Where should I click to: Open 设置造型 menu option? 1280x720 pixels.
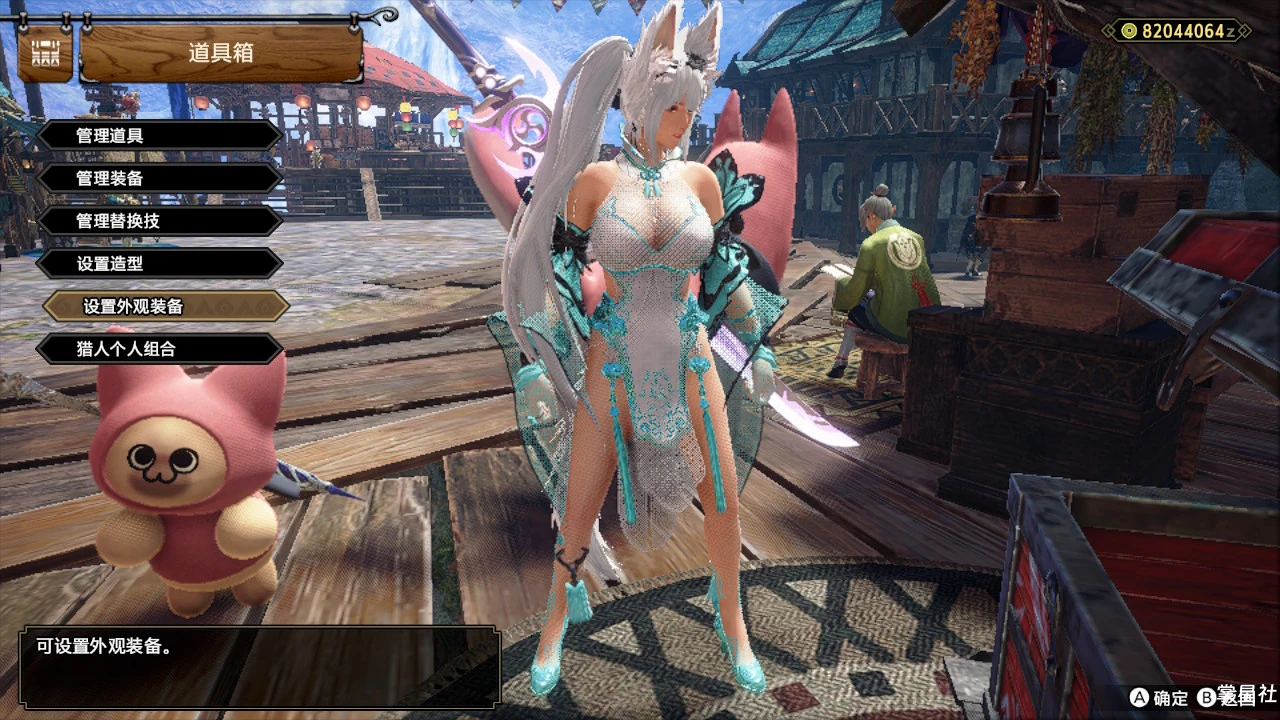click(160, 264)
